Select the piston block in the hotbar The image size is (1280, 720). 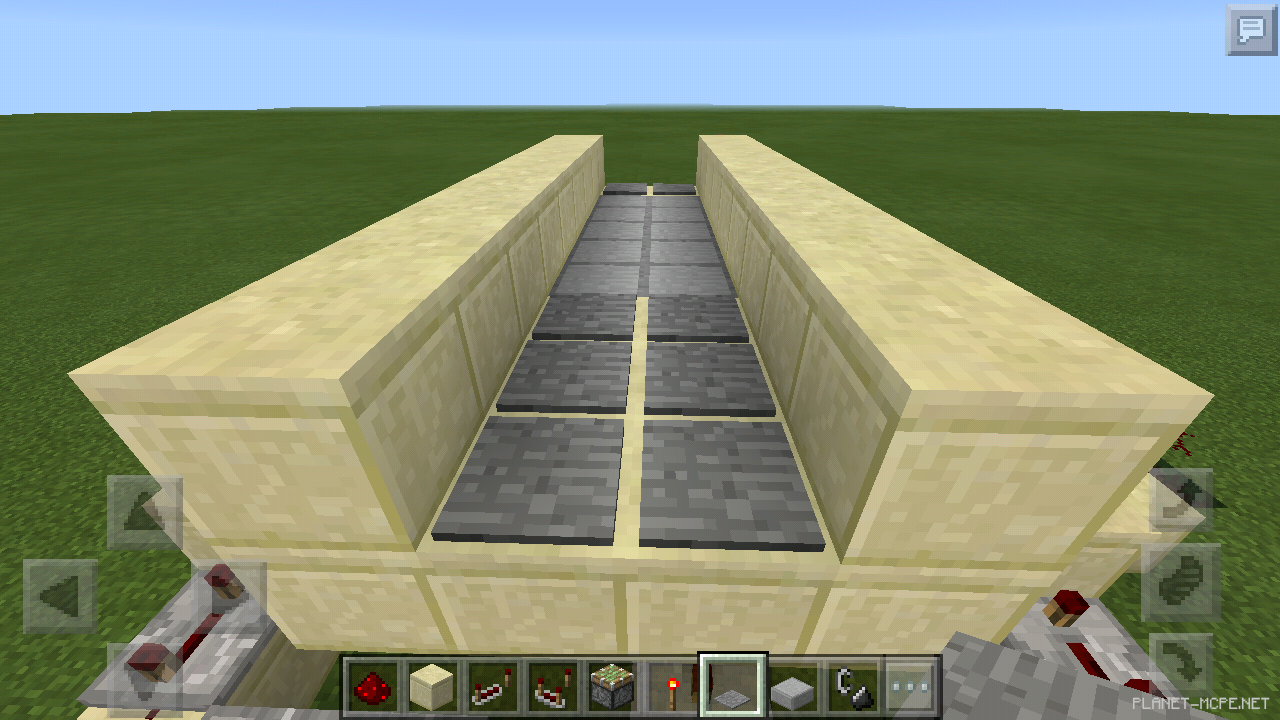pos(610,683)
